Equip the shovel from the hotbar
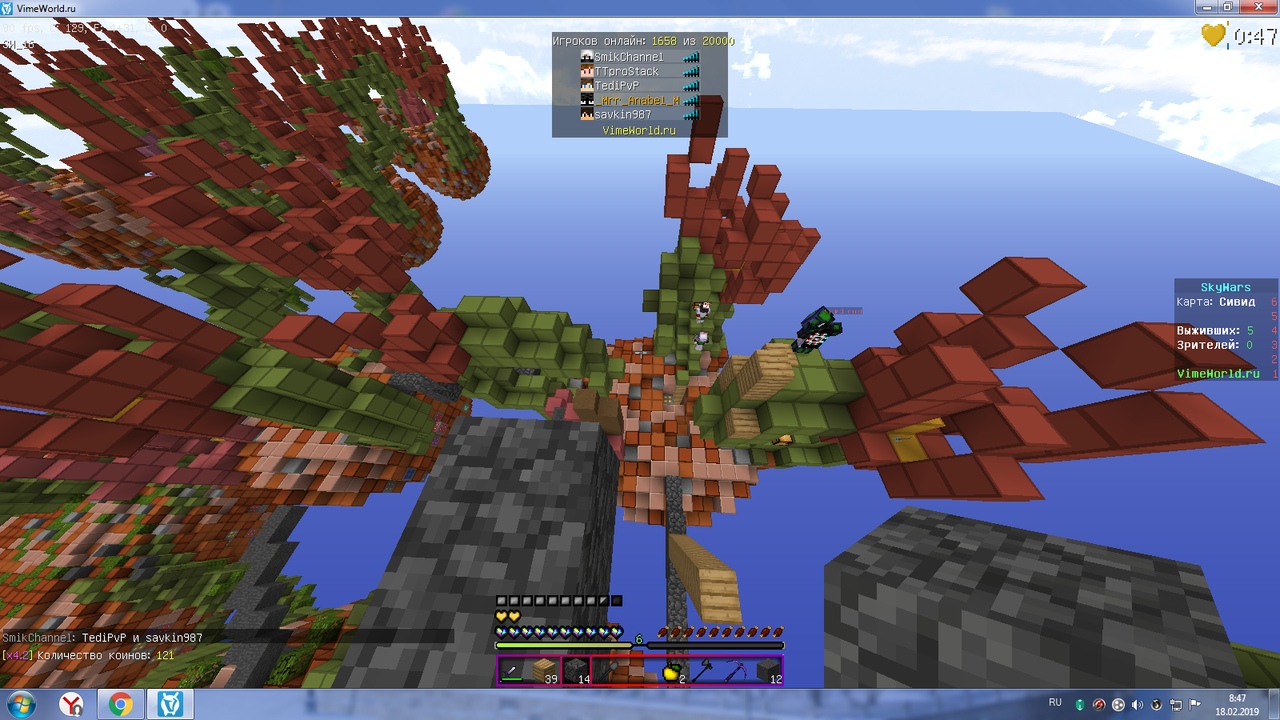The width and height of the screenshot is (1280, 720). tap(608, 671)
